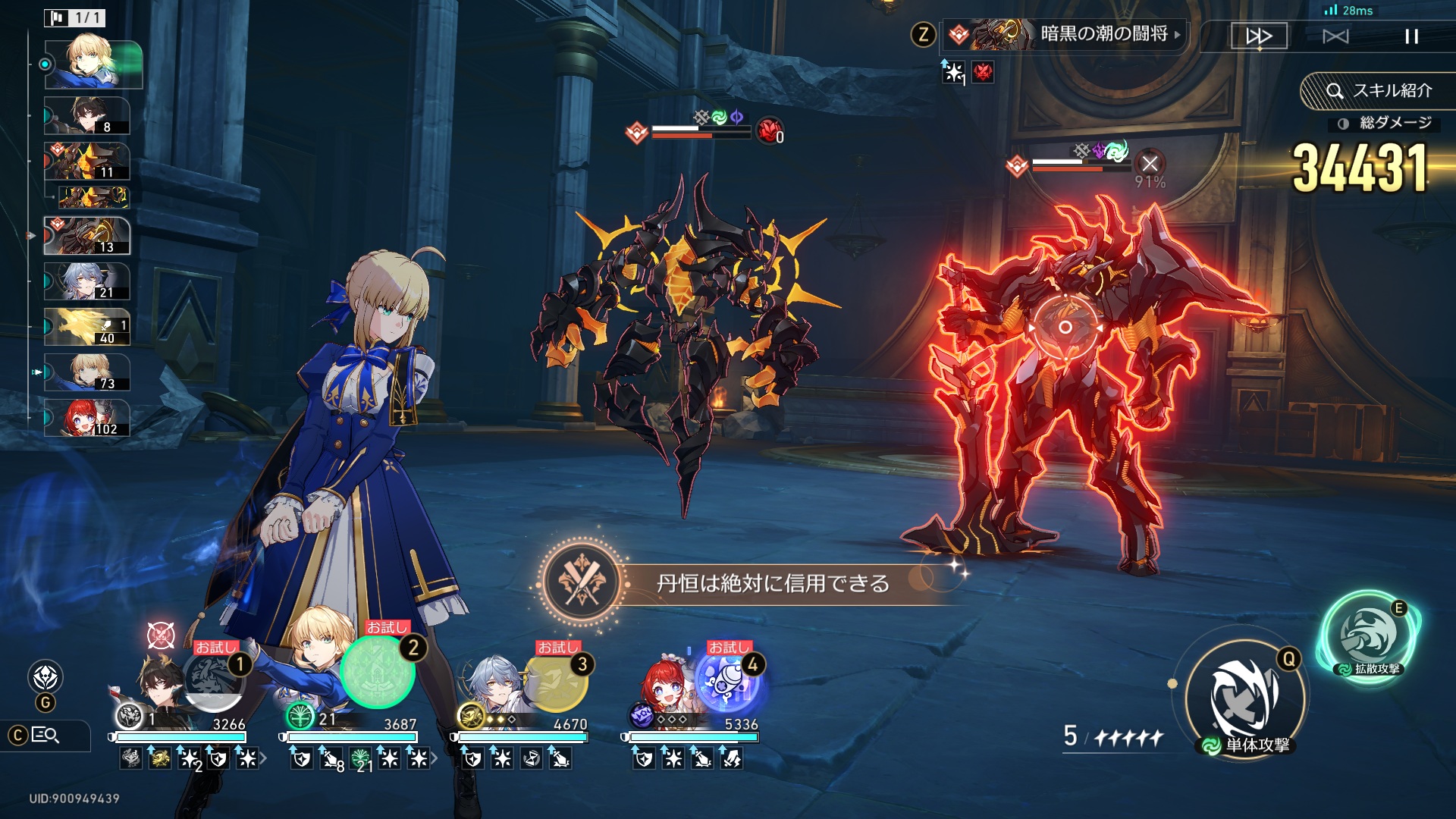This screenshot has height=819, width=1456.
Task: Select the silver-haired character turn-order portrait
Action: (87, 282)
